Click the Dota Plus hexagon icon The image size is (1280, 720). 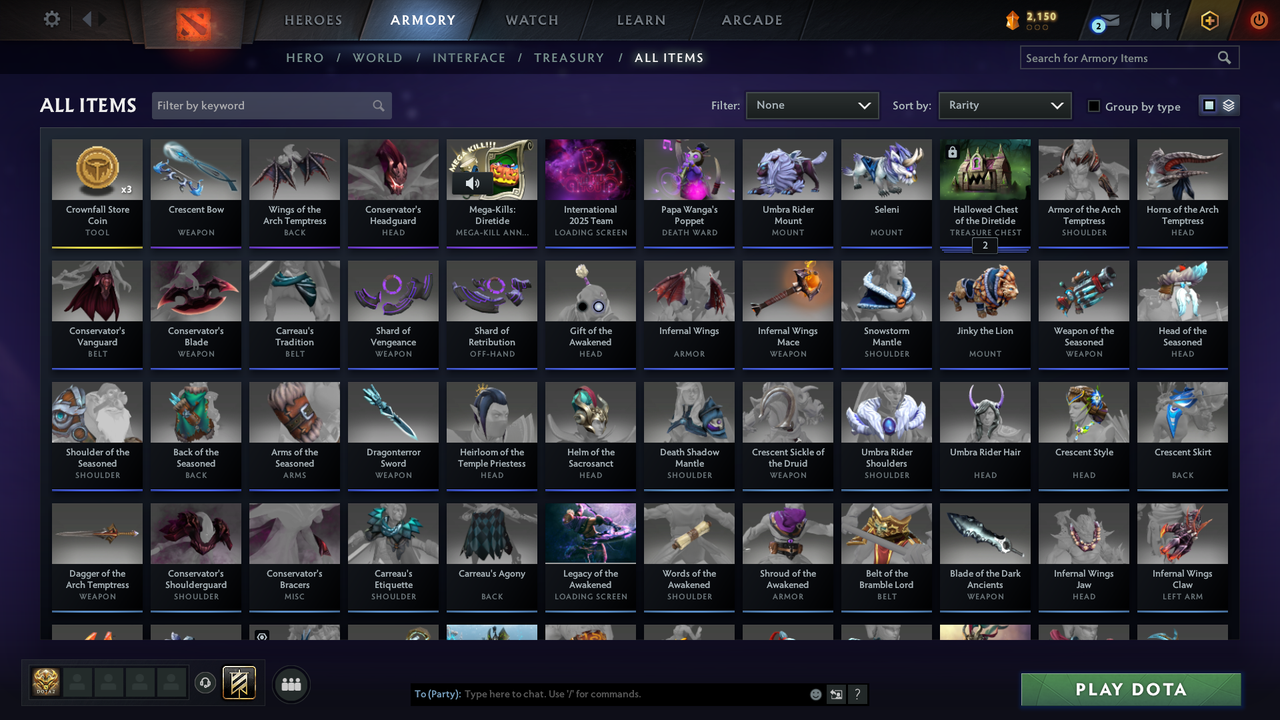coord(1209,20)
